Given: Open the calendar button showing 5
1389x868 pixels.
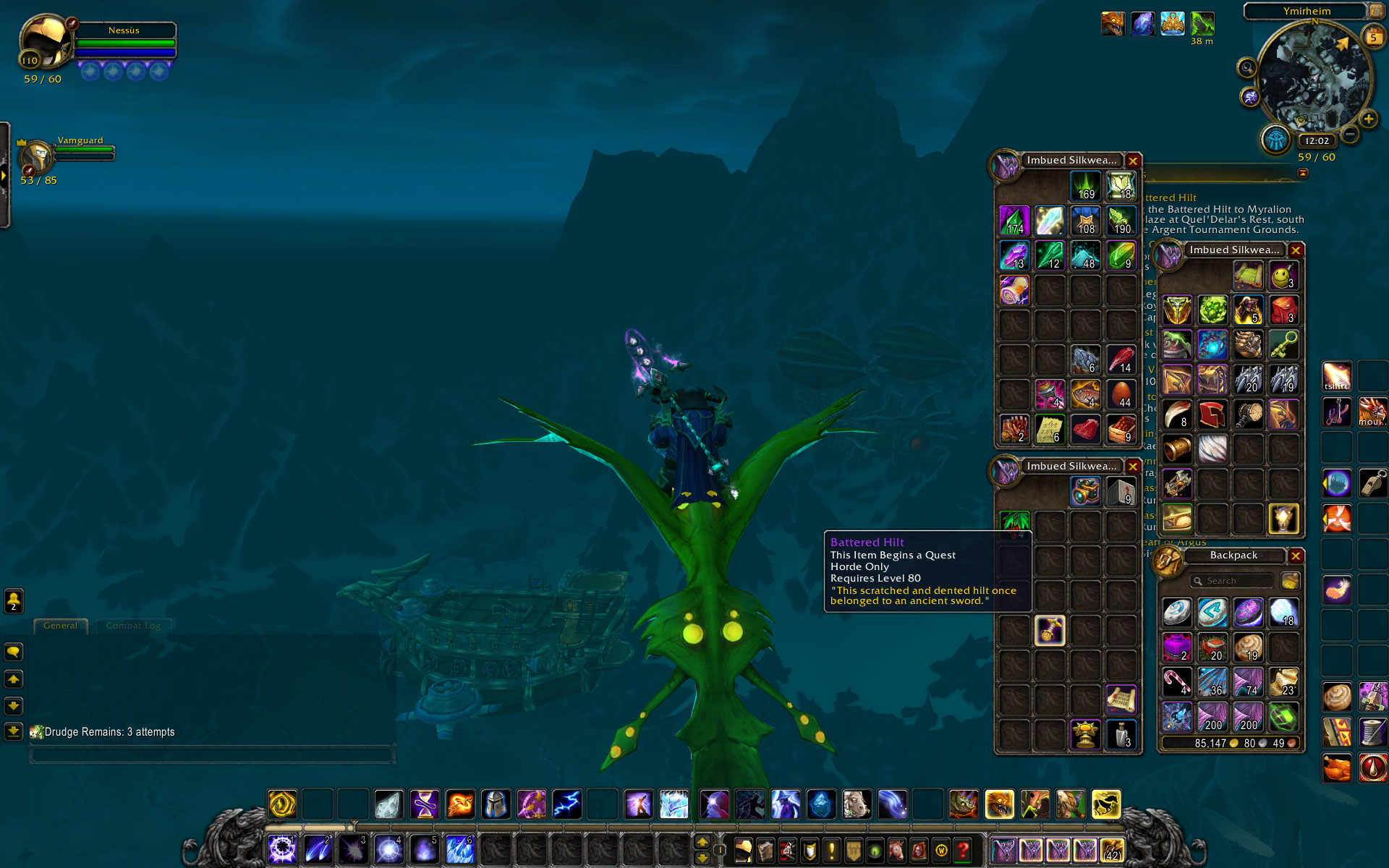Looking at the screenshot, I should [x=1372, y=37].
